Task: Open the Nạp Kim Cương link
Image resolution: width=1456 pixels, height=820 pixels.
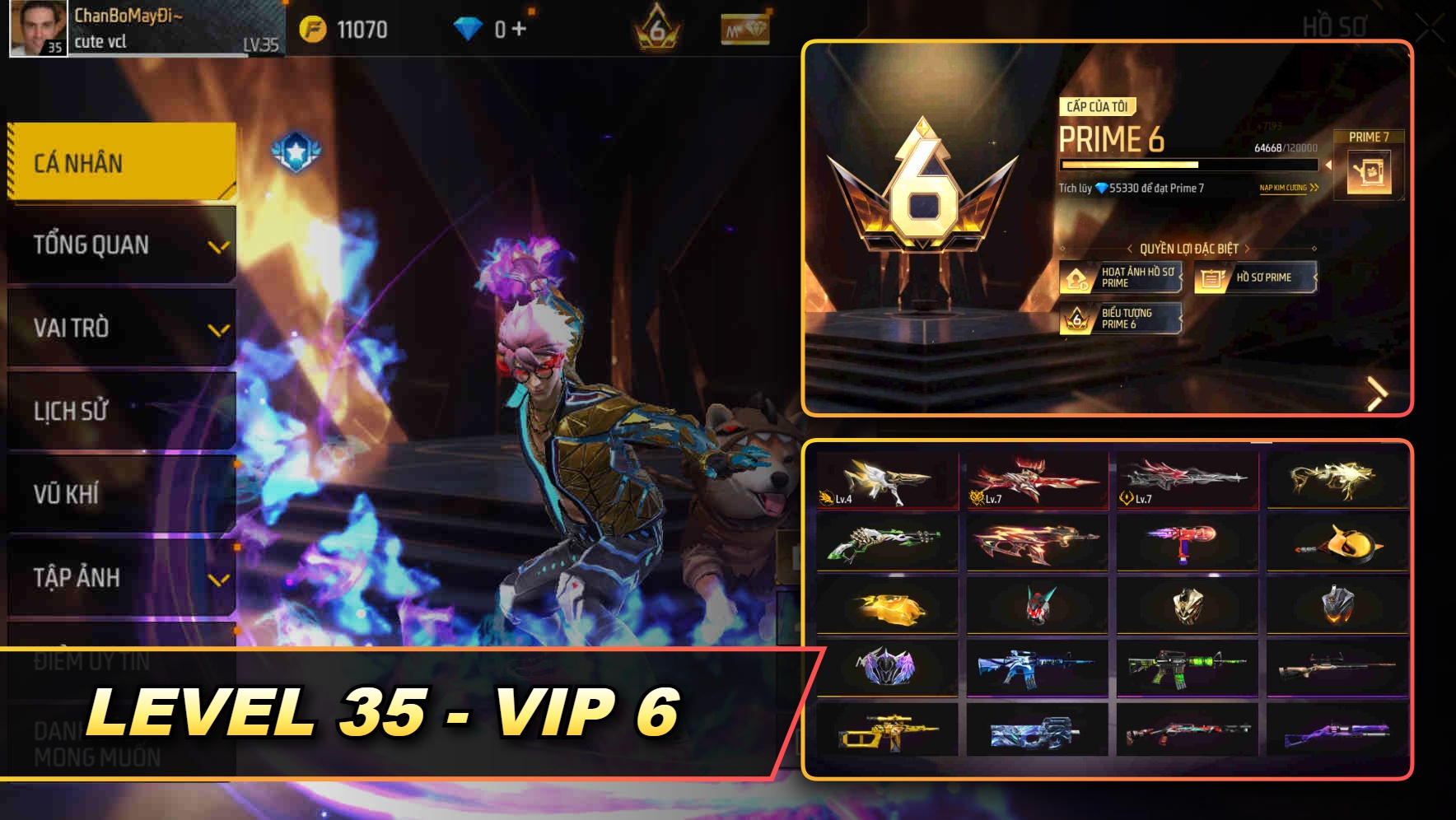Action: (x=1286, y=189)
